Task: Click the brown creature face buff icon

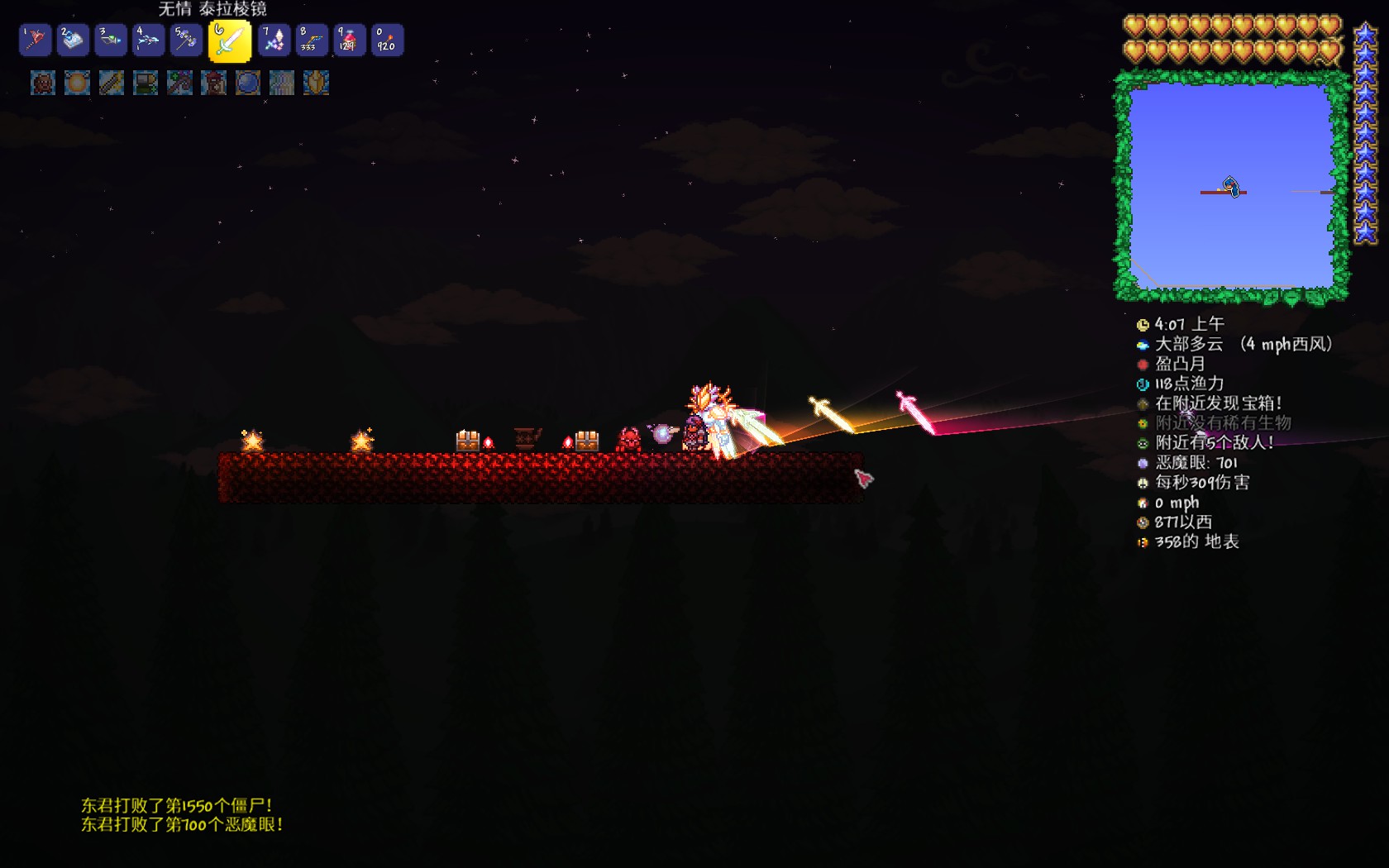Action: pyautogui.click(x=43, y=83)
